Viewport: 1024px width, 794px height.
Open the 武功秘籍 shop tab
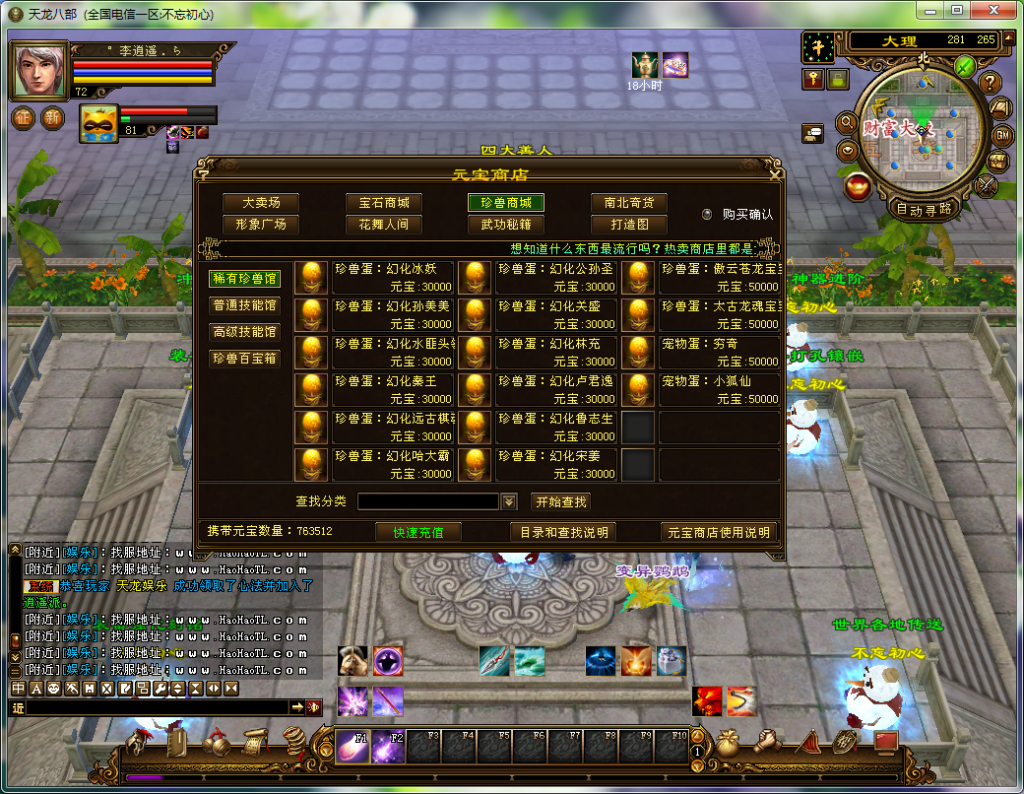tap(506, 225)
